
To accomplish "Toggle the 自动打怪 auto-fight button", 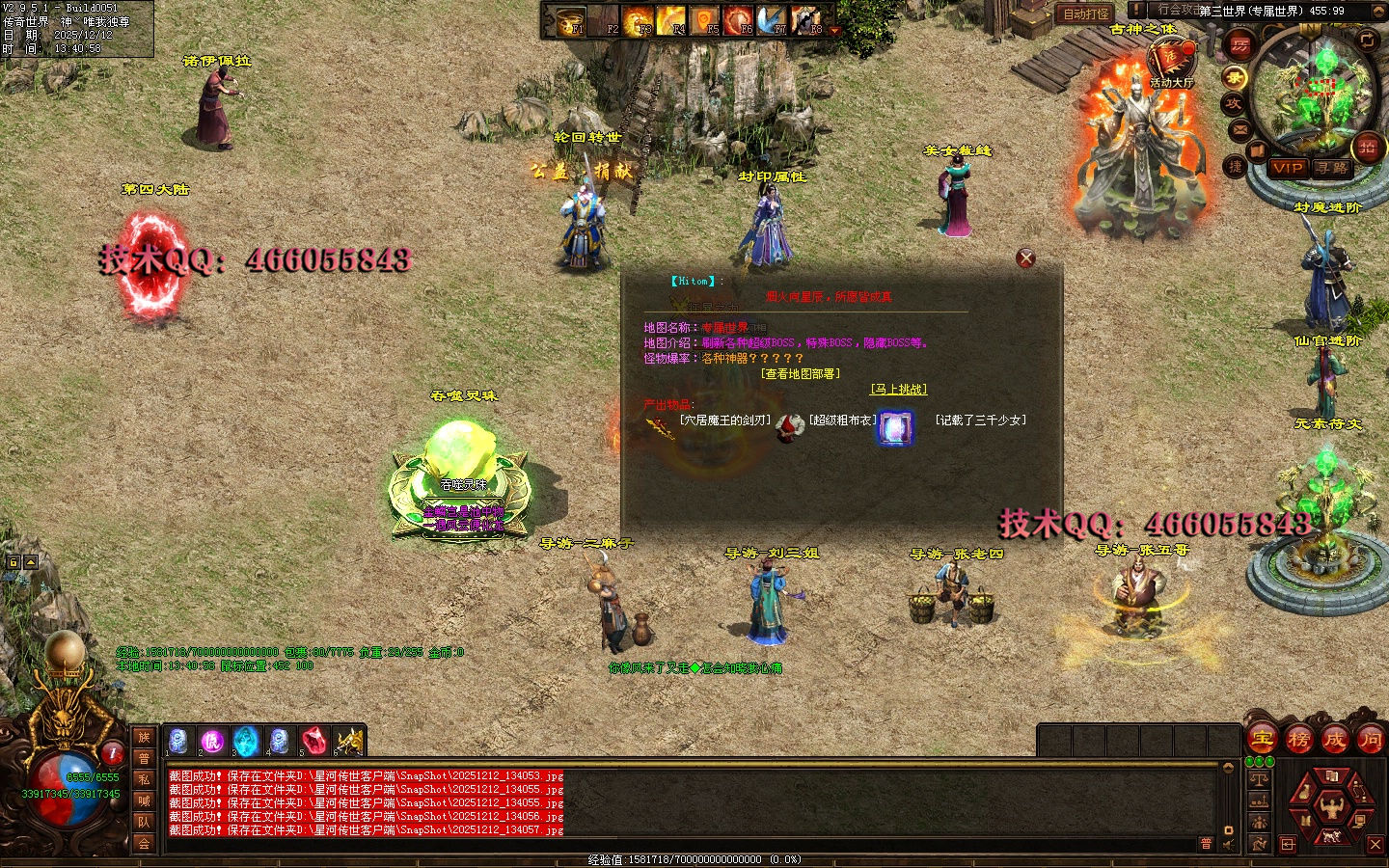I will pos(1086,14).
